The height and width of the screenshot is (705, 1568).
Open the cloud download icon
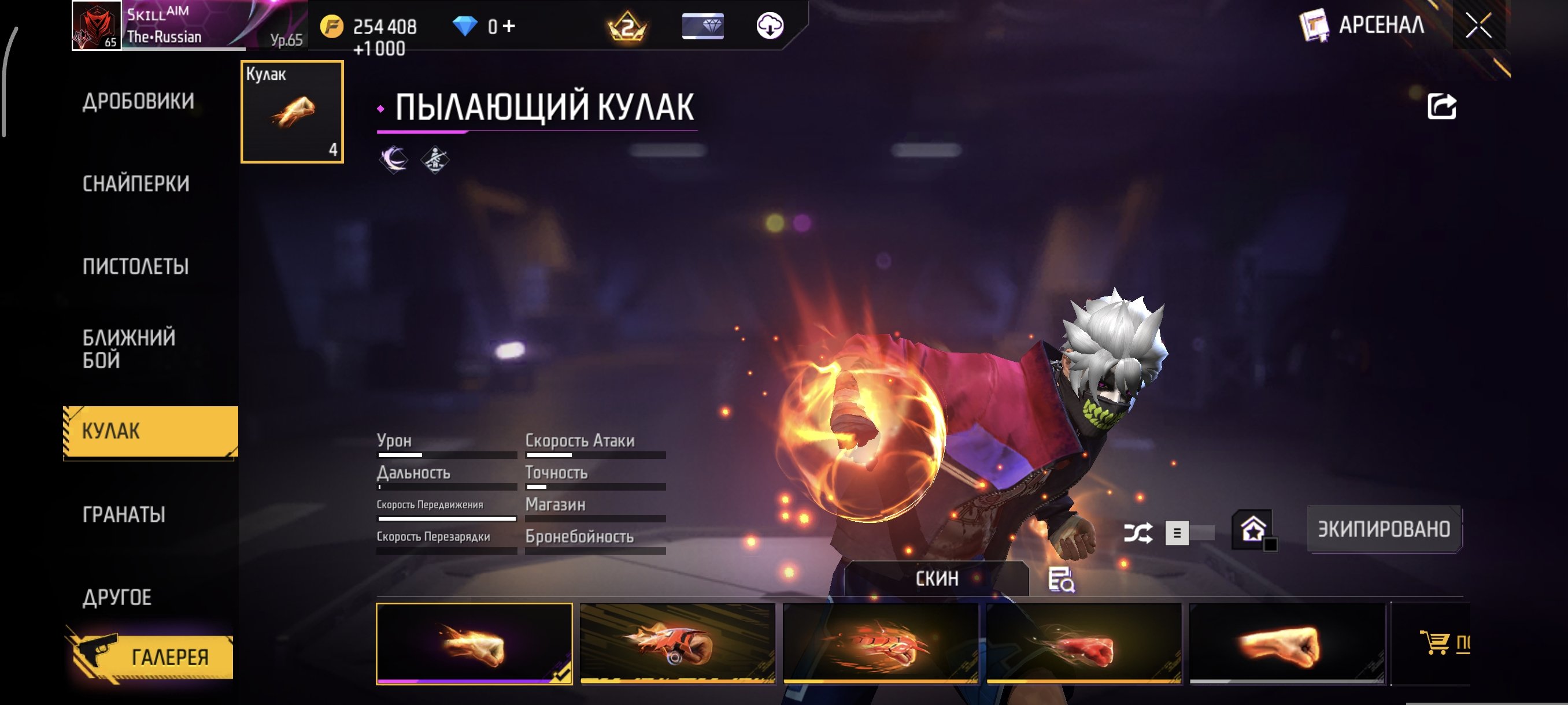pos(770,26)
